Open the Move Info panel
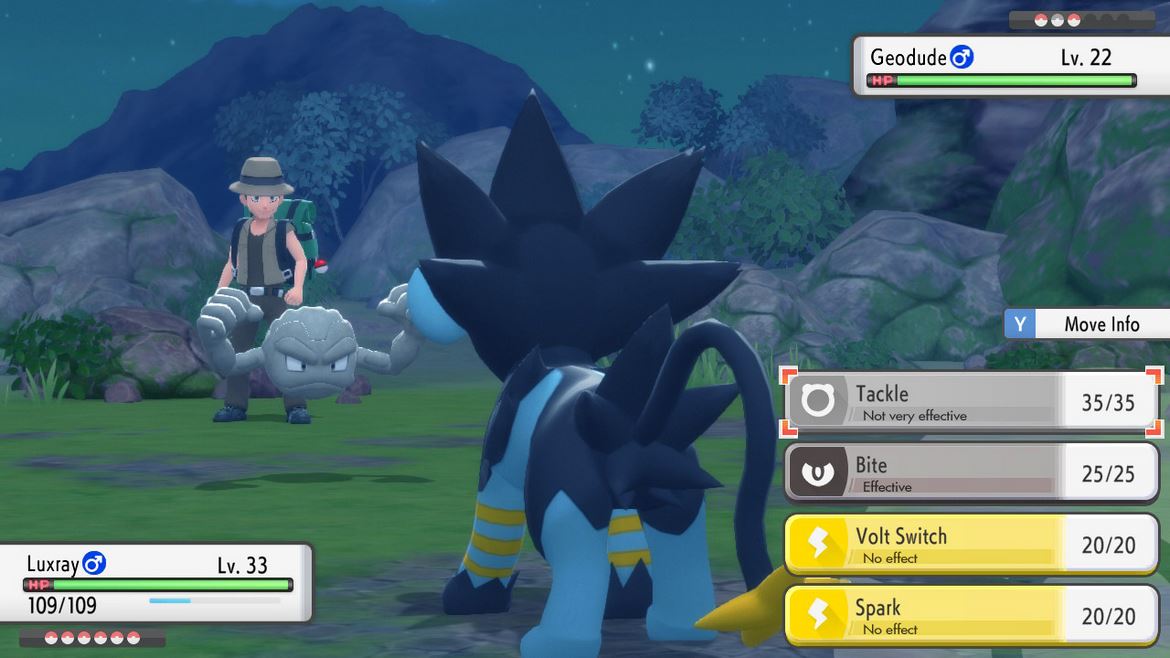The image size is (1170, 658). (1087, 324)
